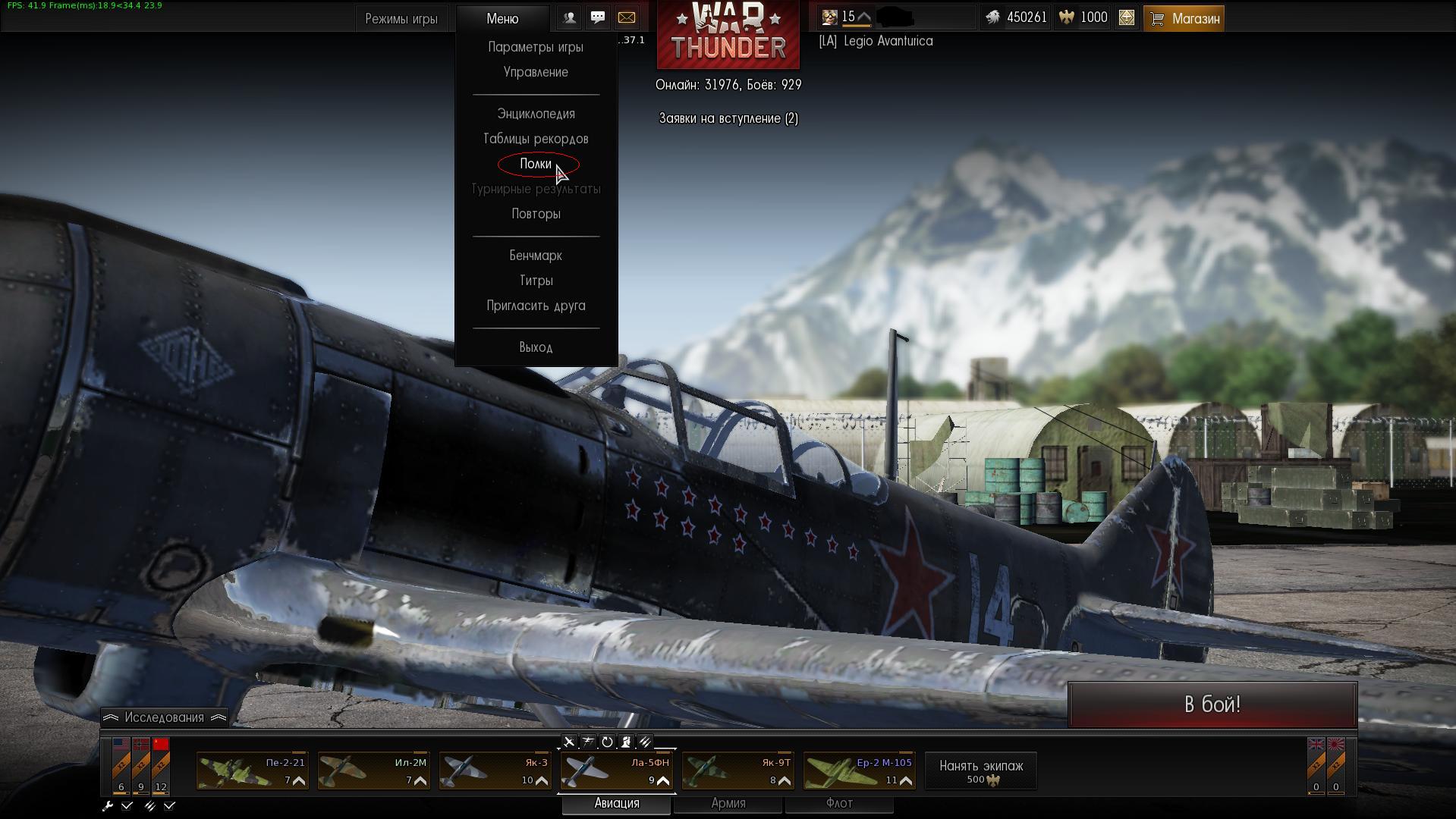The image size is (1456, 819).
Task: Select Пригласить друга menu item
Action: (x=536, y=306)
